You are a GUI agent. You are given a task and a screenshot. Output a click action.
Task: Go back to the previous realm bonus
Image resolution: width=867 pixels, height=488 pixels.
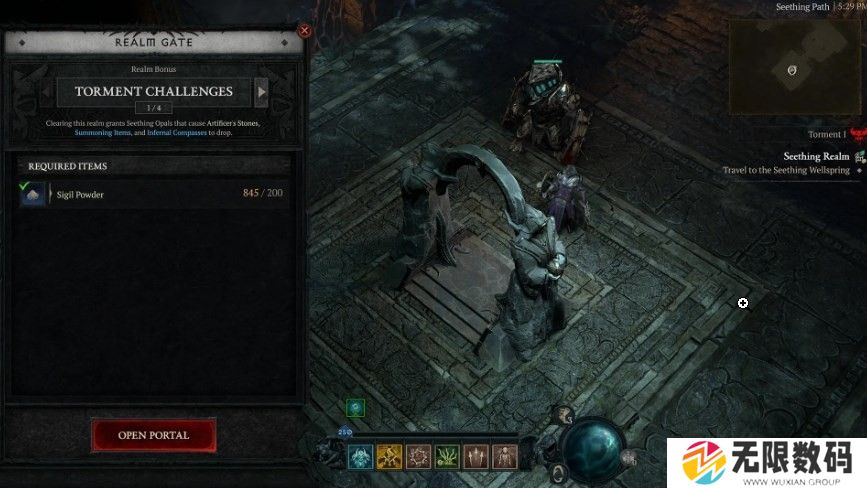pyautogui.click(x=46, y=92)
